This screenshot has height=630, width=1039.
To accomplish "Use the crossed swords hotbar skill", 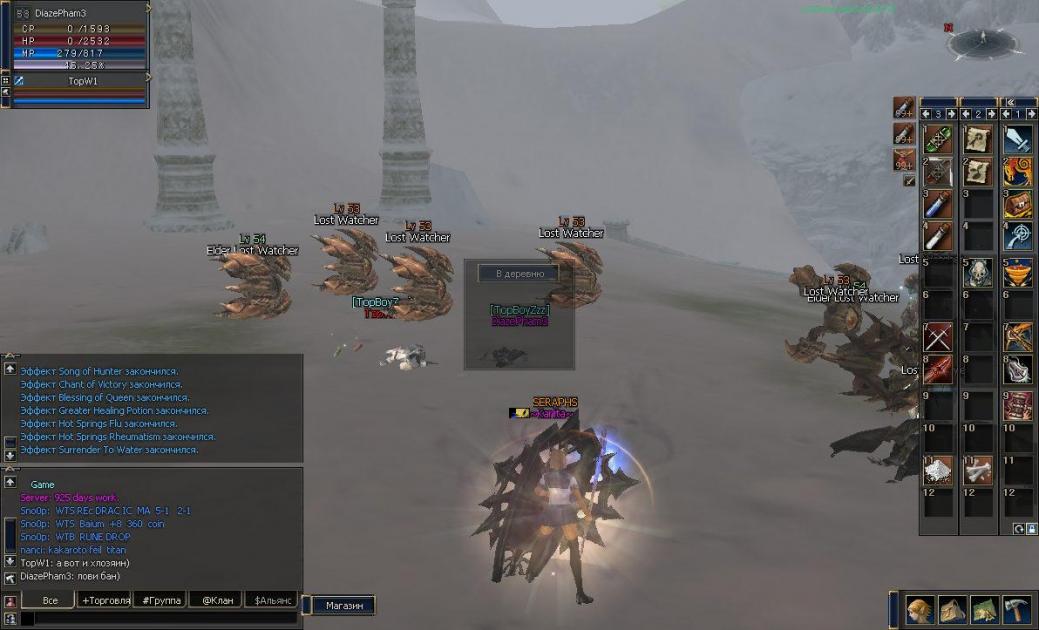I will click(x=937, y=337).
